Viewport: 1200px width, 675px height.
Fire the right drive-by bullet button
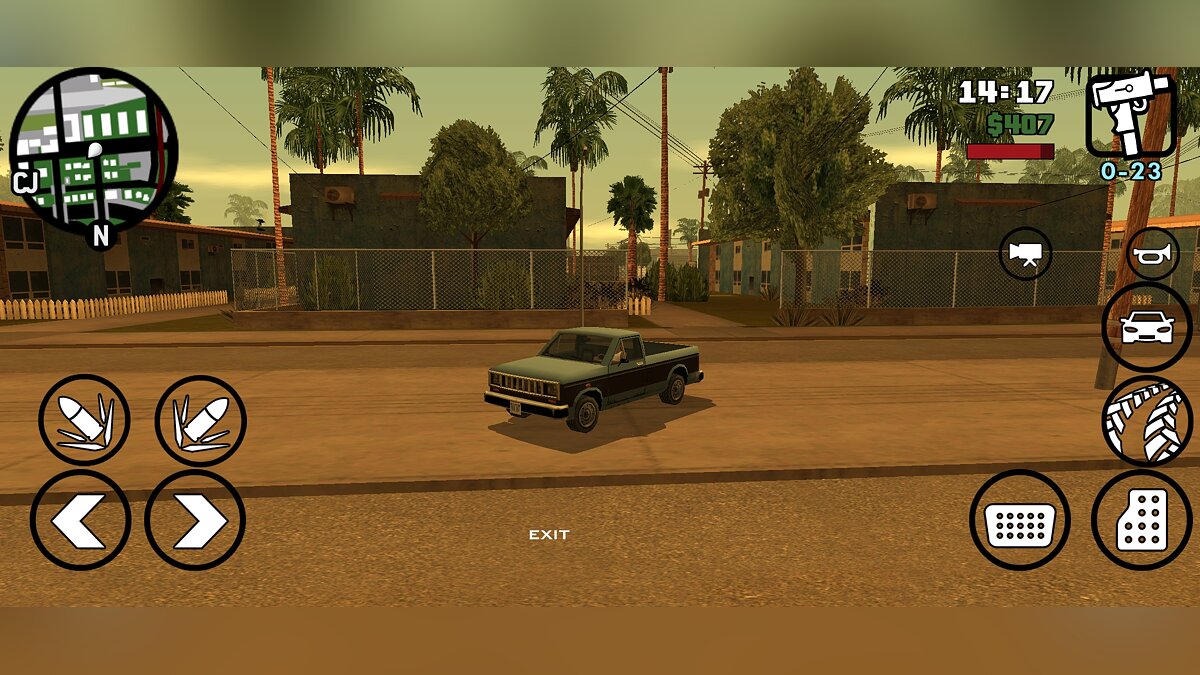click(200, 420)
